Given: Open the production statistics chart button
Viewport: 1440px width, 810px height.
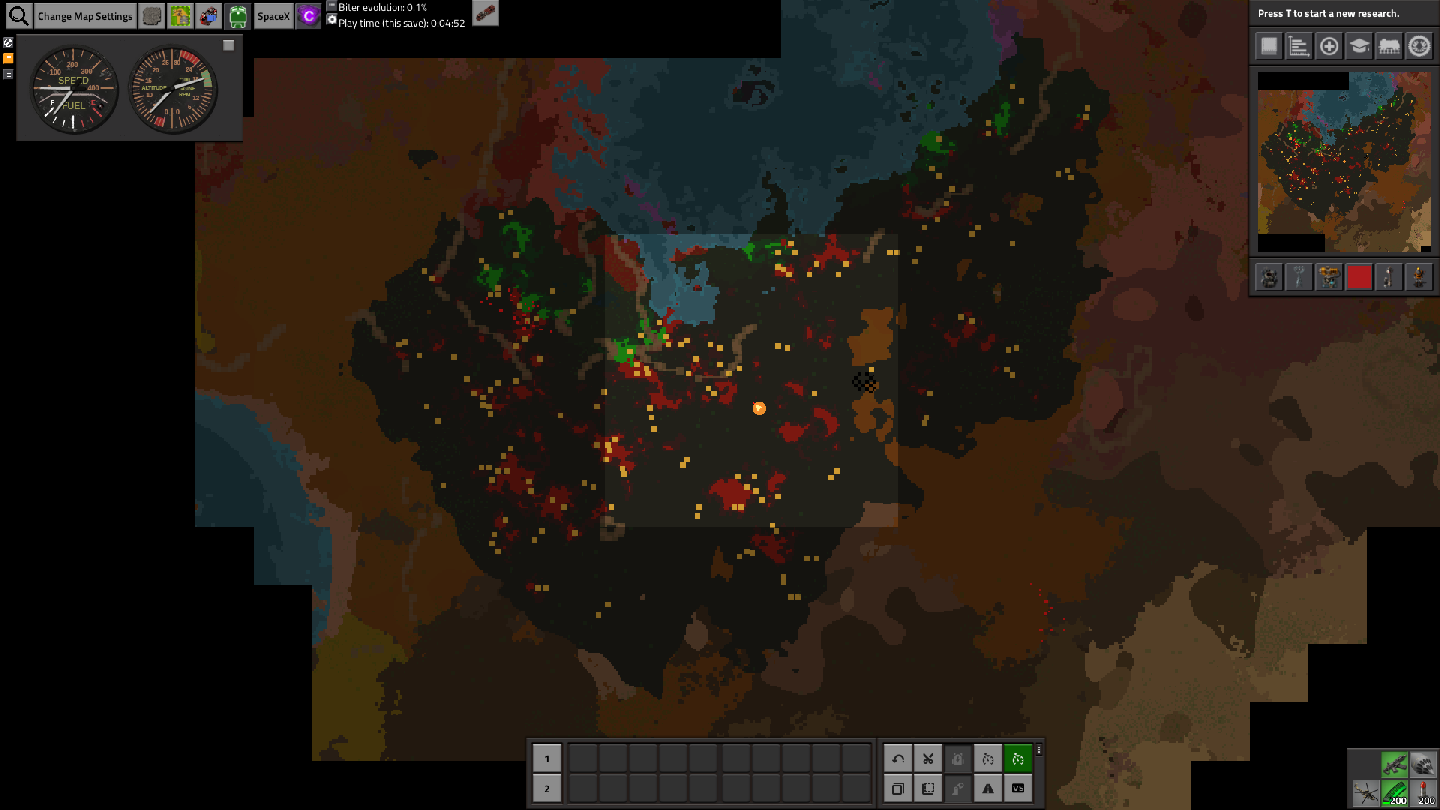Looking at the screenshot, I should coord(1299,46).
